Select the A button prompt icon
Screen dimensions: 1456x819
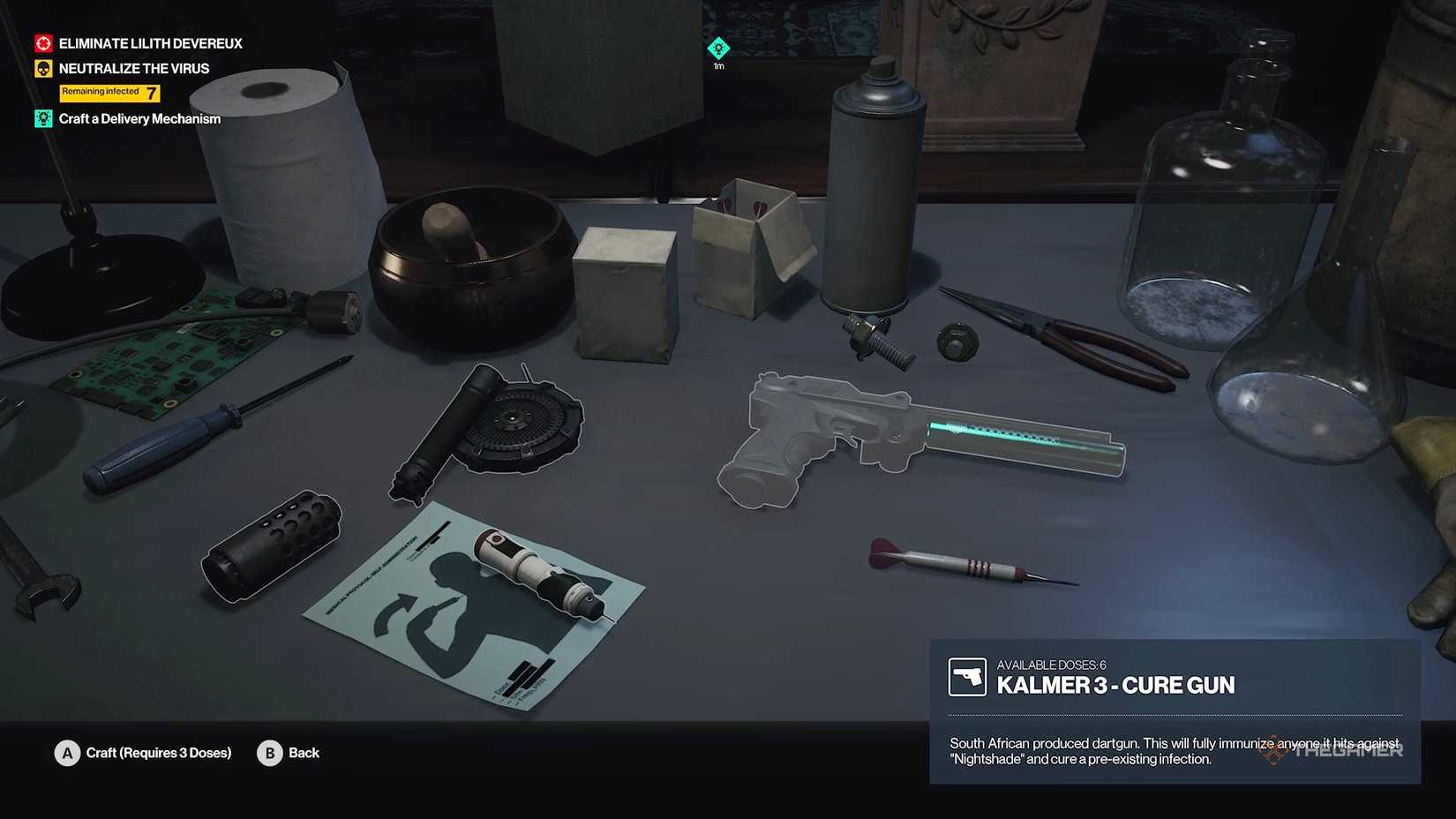(66, 753)
